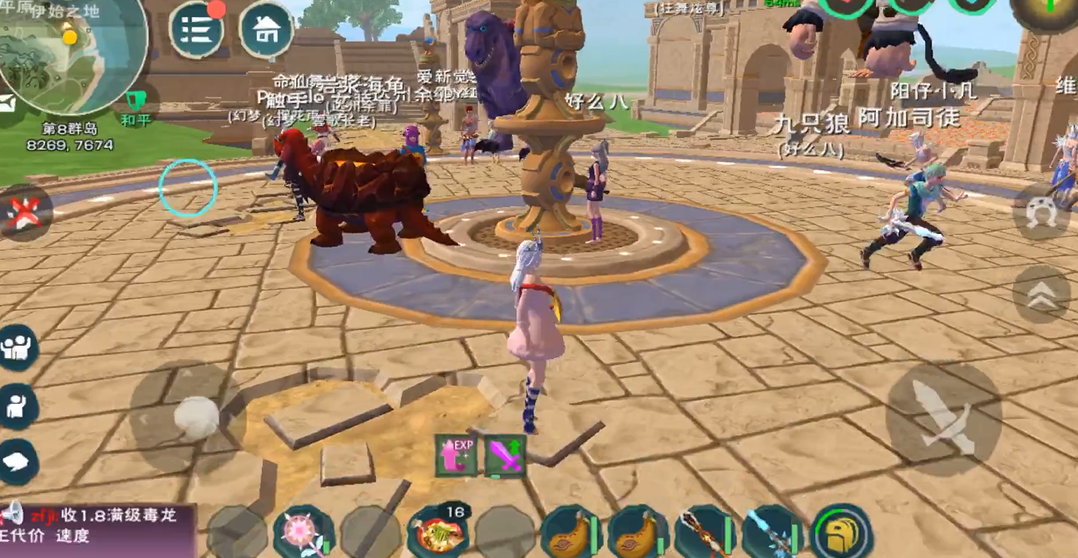Select the pink EXP buff icon
Viewport: 1078px width, 558px height.
[455, 455]
